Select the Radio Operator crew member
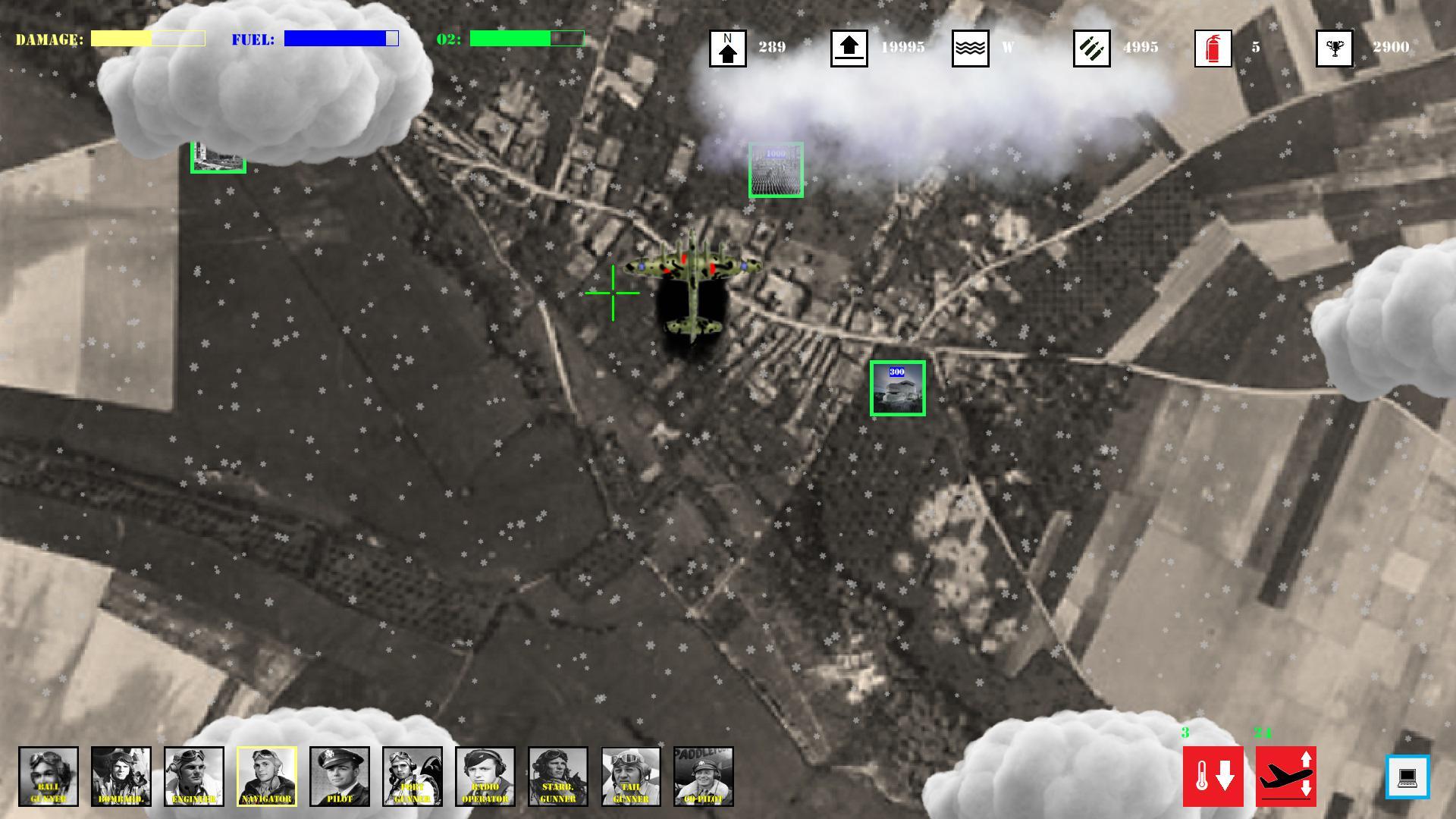 click(485, 777)
